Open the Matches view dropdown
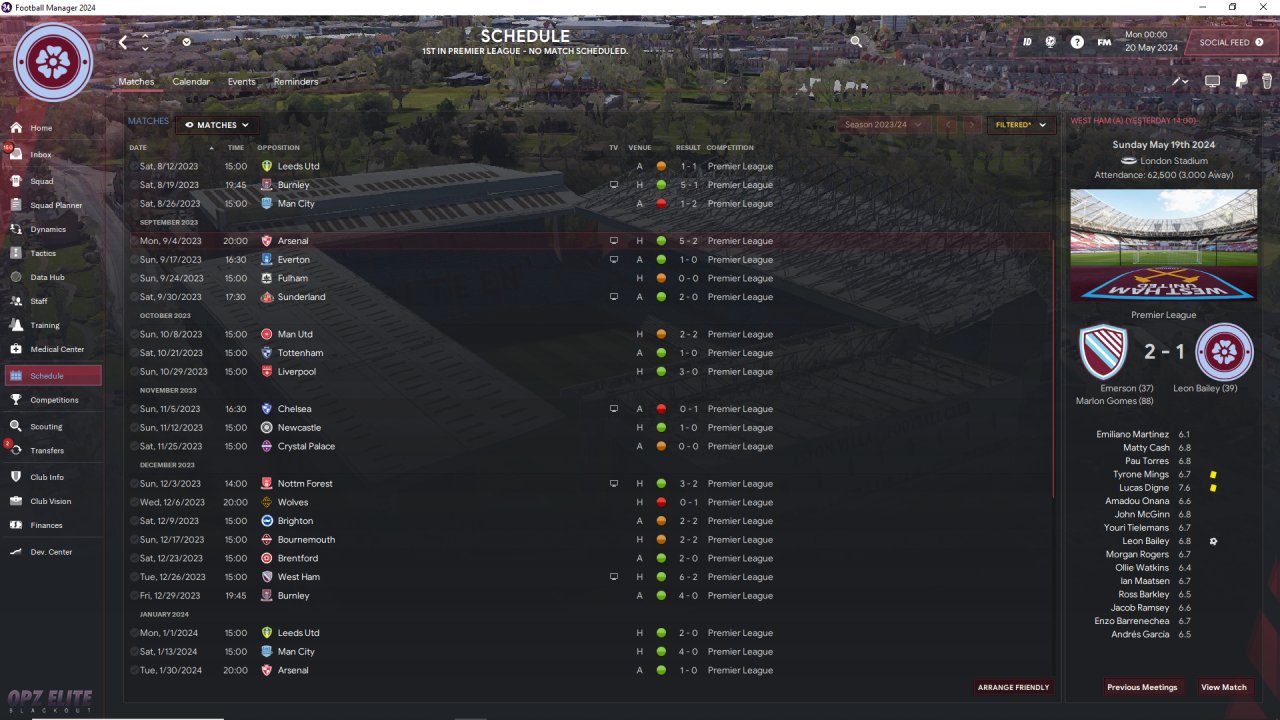Viewport: 1280px width, 720px height. point(217,125)
